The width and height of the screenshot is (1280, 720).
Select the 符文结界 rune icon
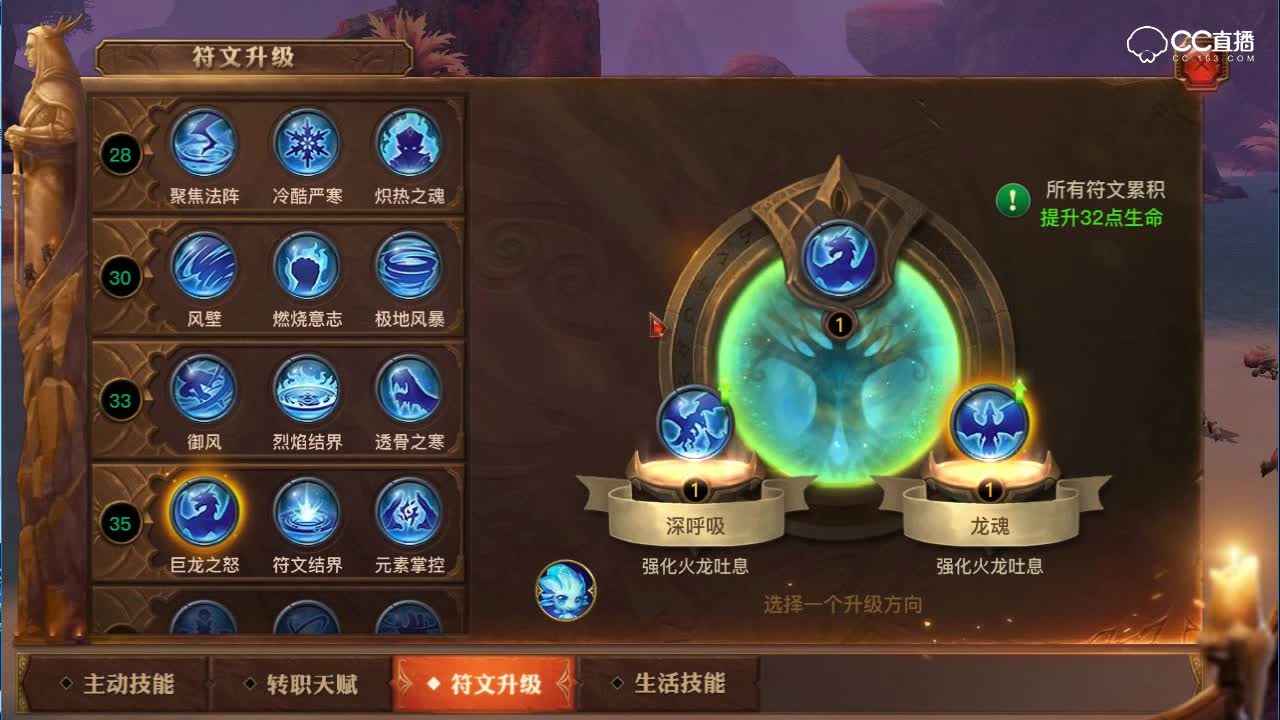click(x=307, y=511)
